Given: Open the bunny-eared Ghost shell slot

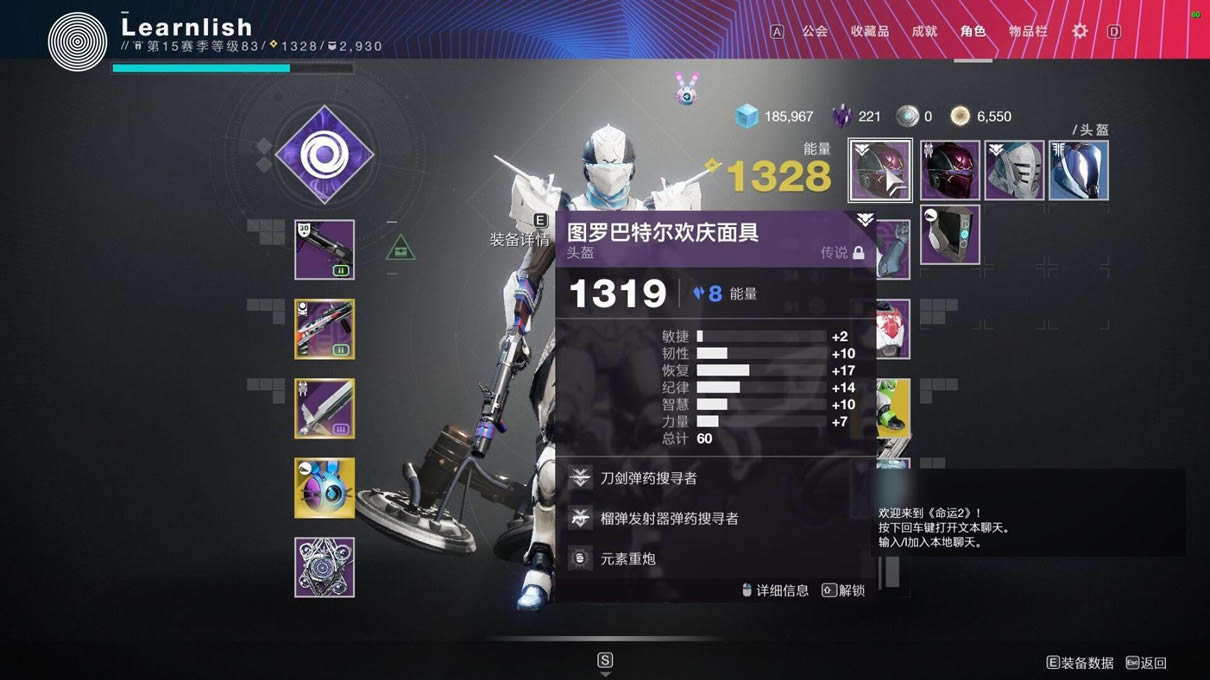Looking at the screenshot, I should pyautogui.click(x=324, y=488).
